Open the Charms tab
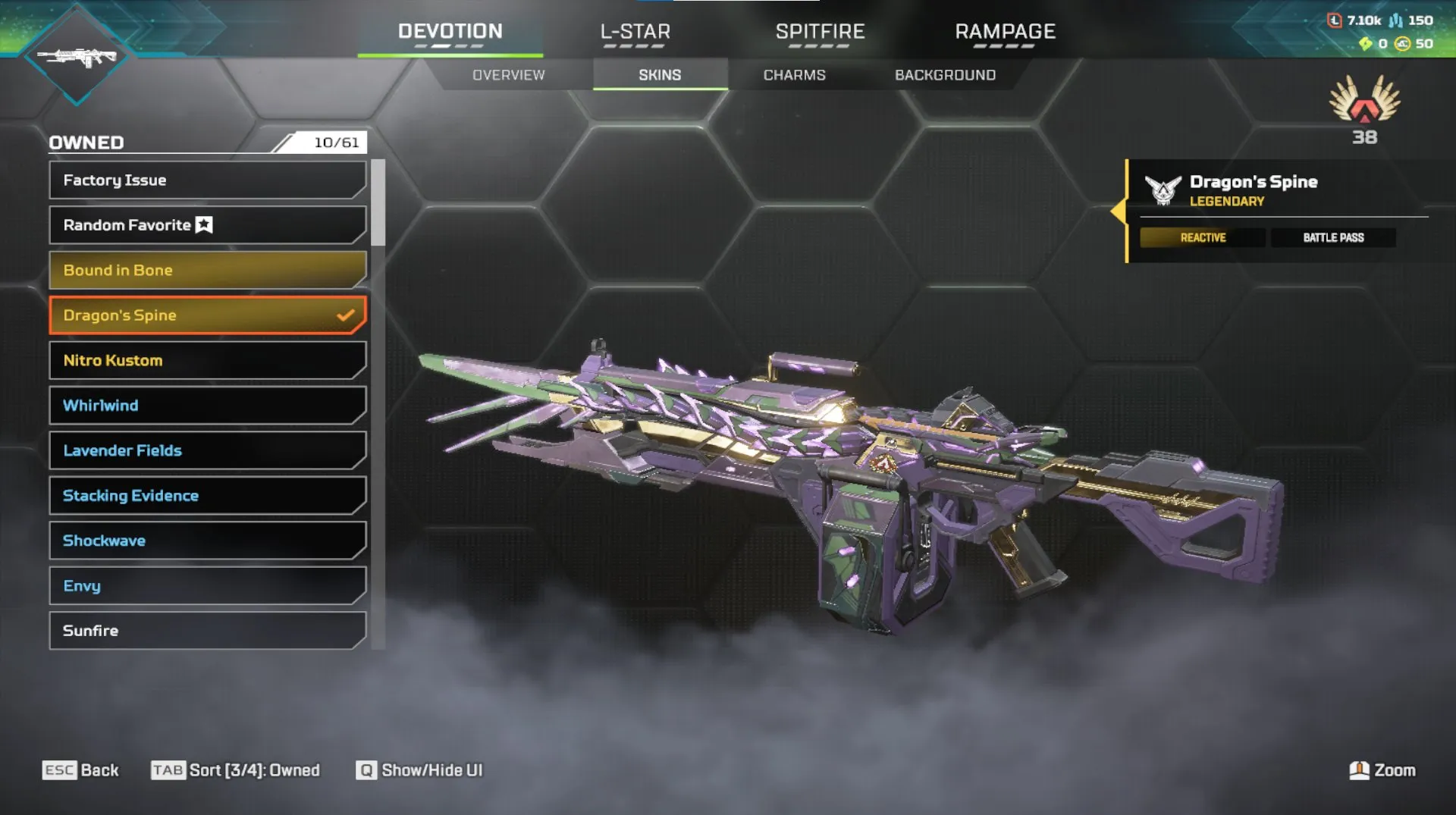Viewport: 1456px width, 815px height. (794, 74)
